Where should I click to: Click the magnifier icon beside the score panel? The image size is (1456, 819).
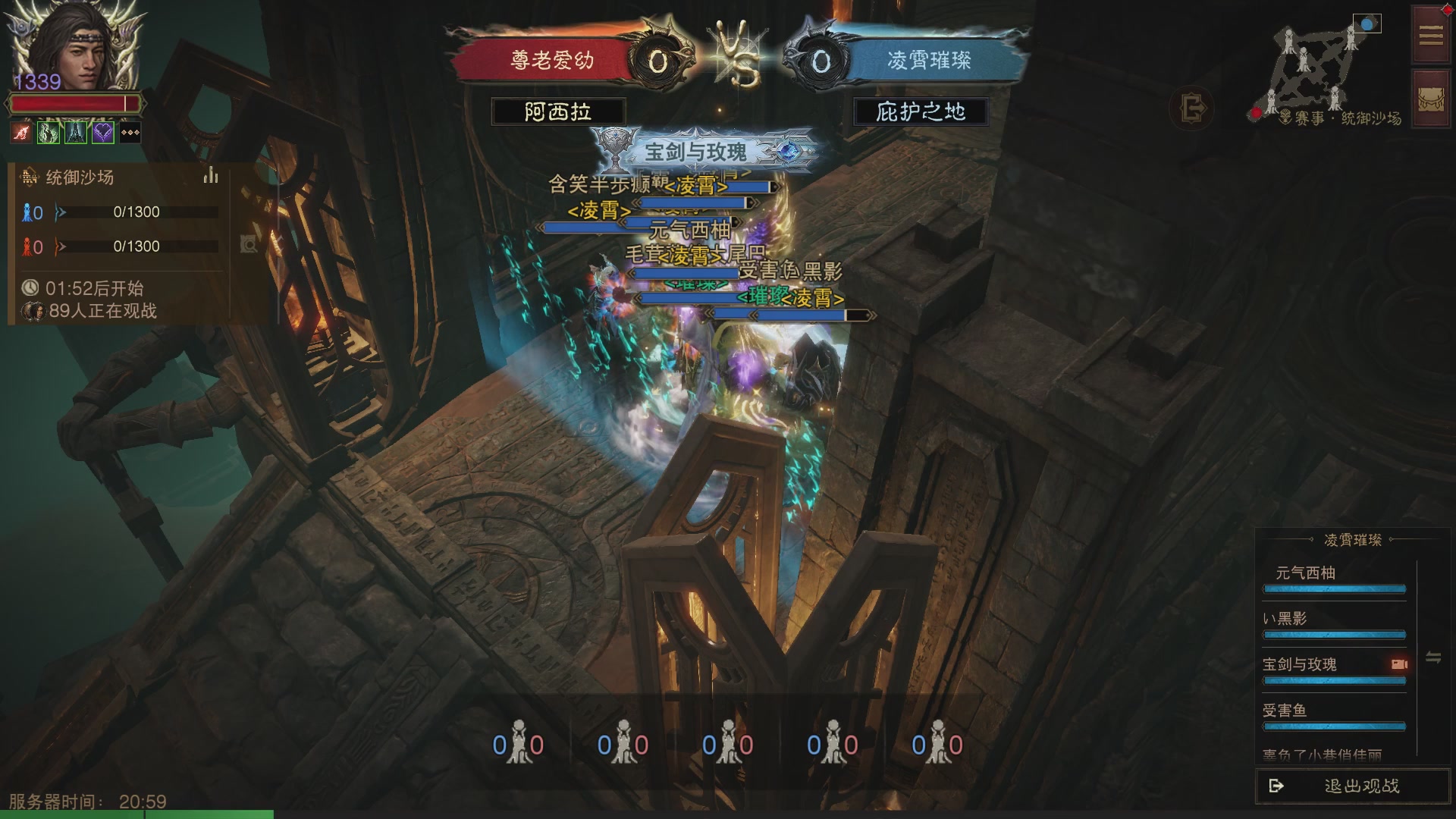click(x=249, y=244)
